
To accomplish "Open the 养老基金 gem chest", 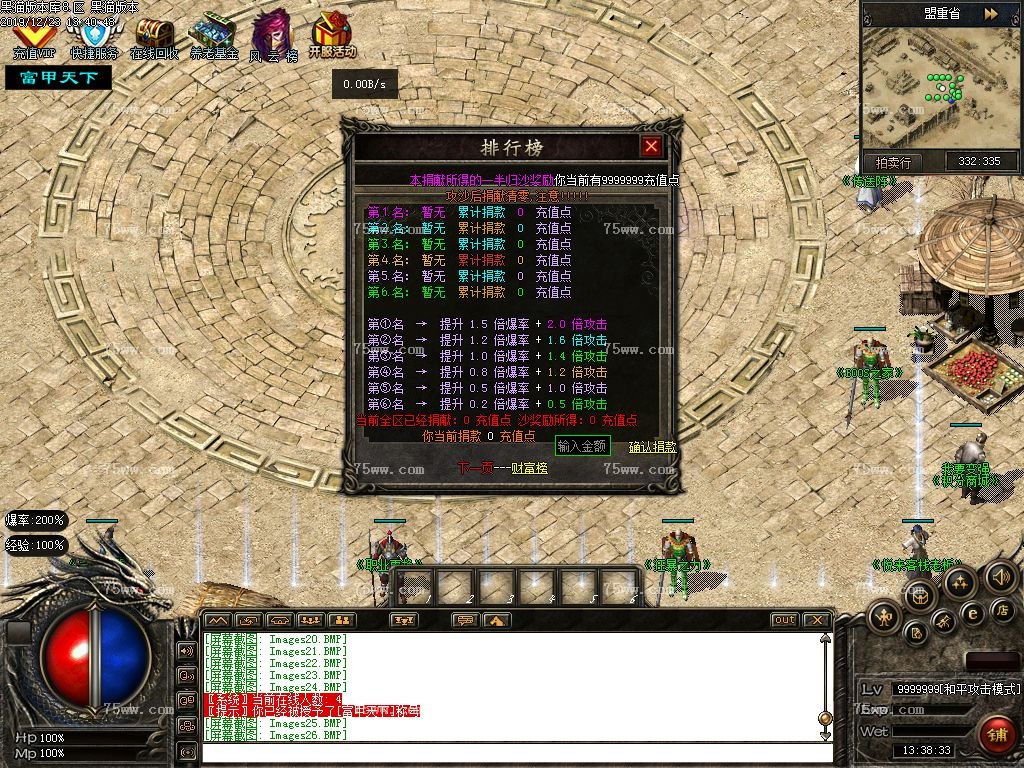I will click(213, 37).
